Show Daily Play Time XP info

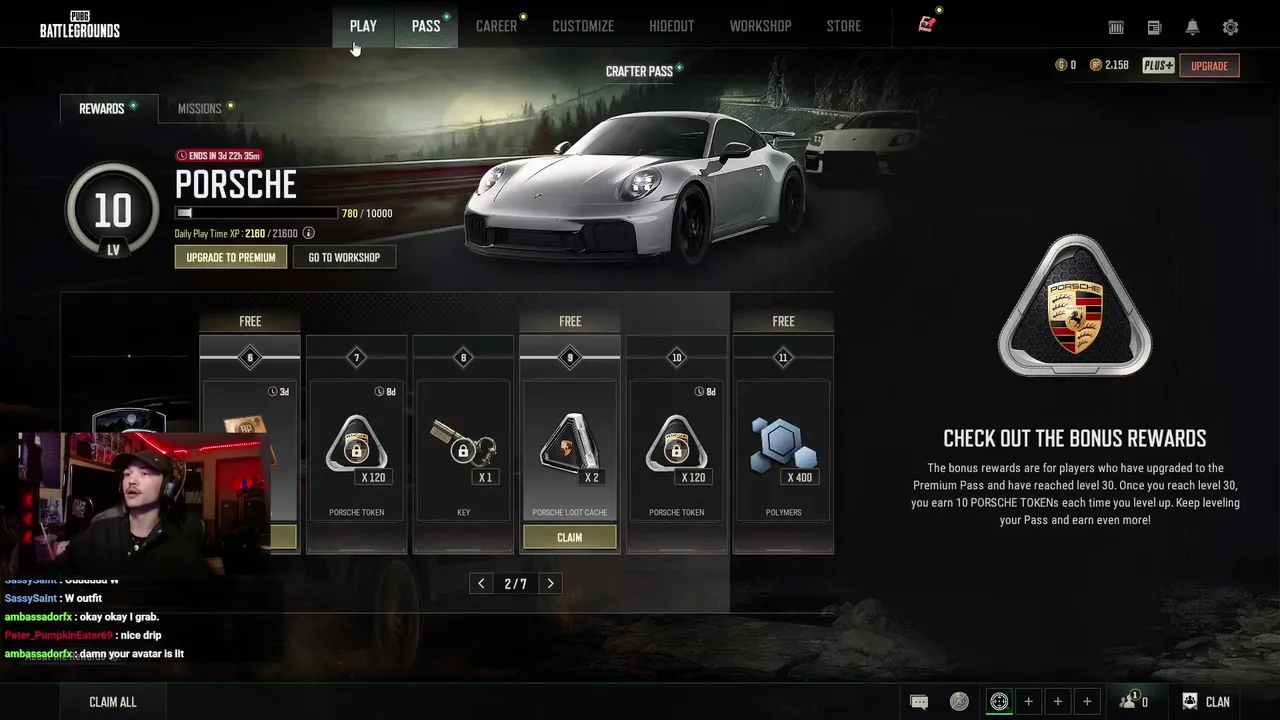click(309, 233)
